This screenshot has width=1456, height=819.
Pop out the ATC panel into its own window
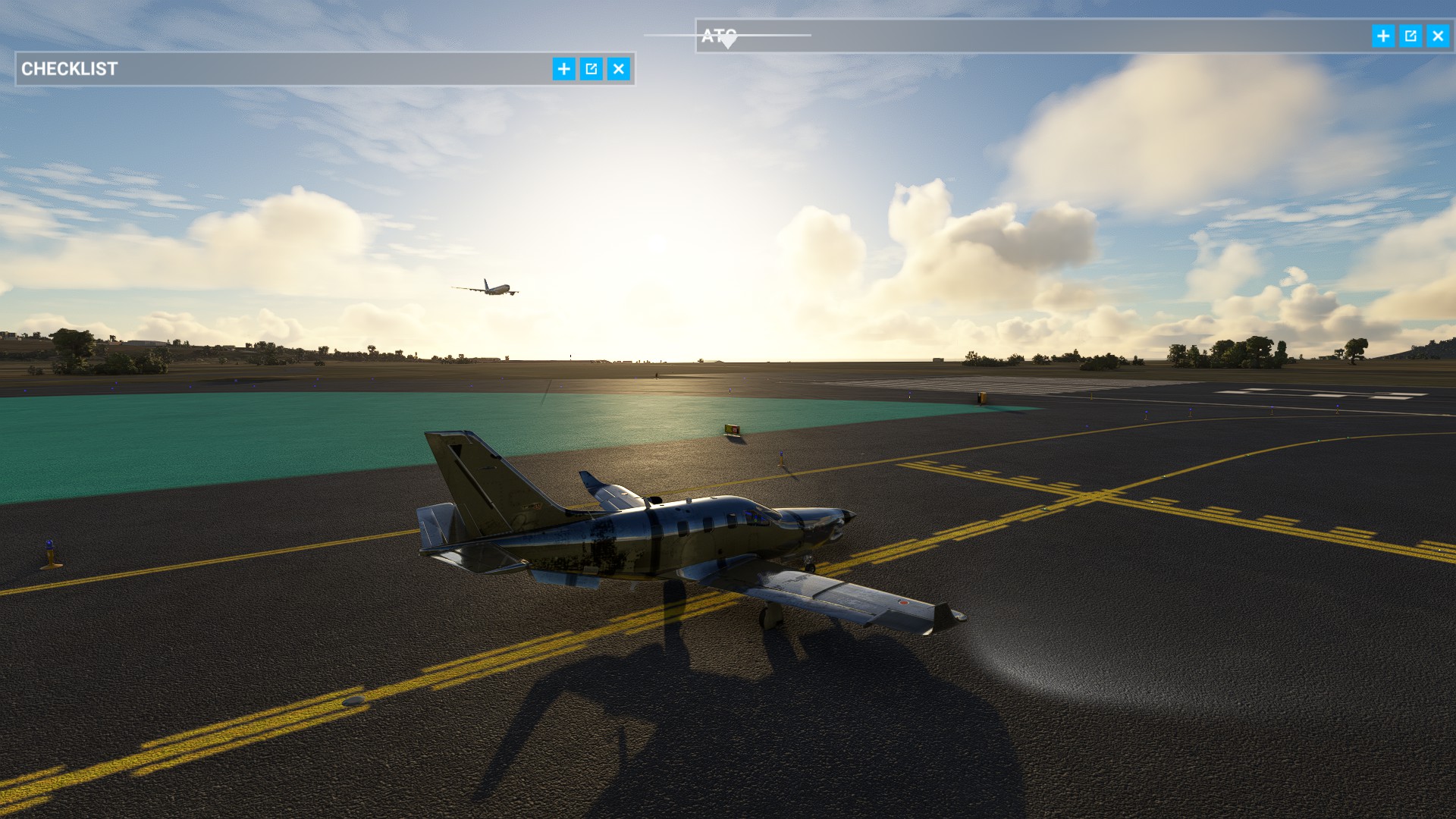(x=1409, y=36)
